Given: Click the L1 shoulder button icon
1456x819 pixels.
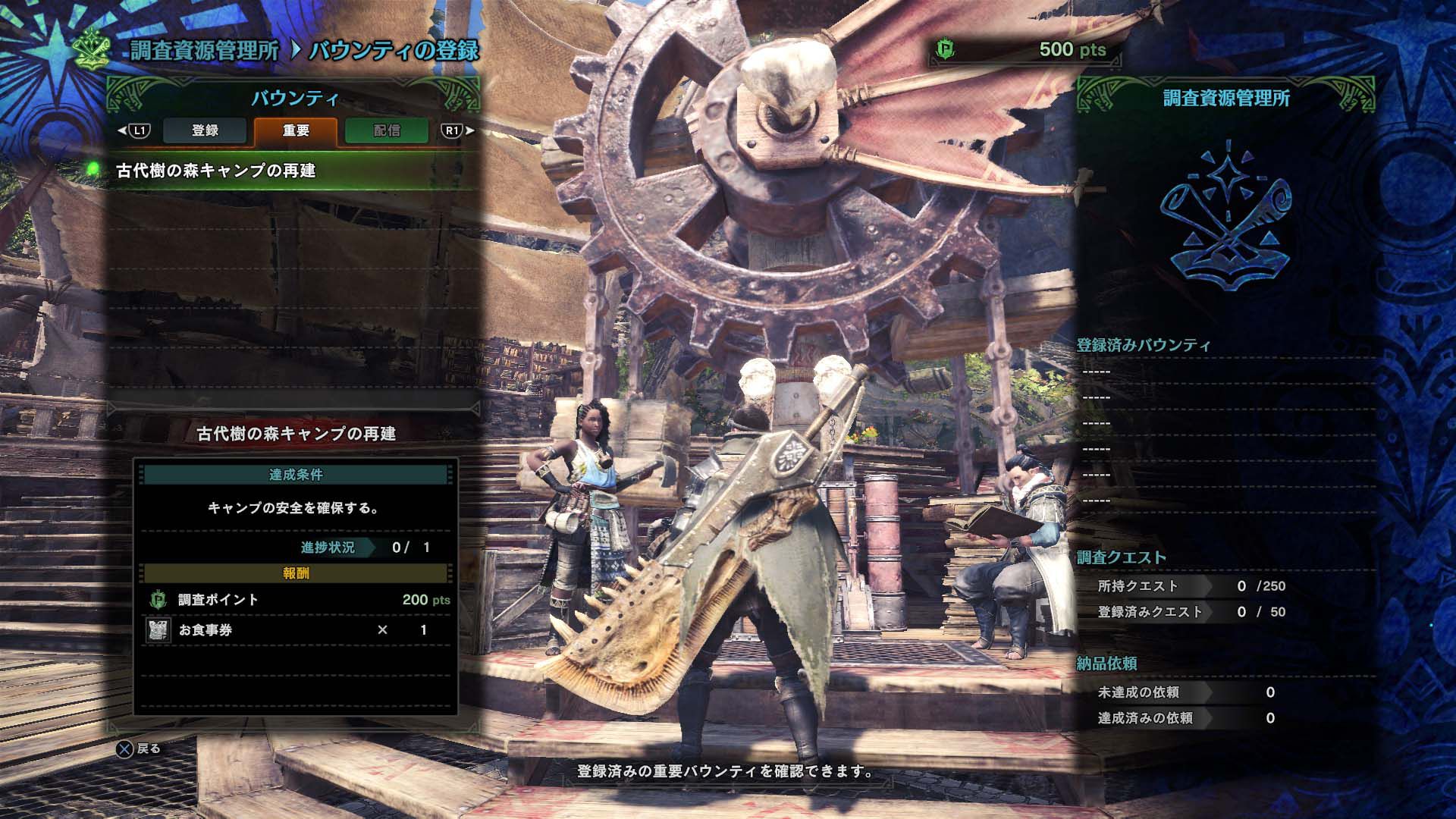Looking at the screenshot, I should (x=139, y=130).
